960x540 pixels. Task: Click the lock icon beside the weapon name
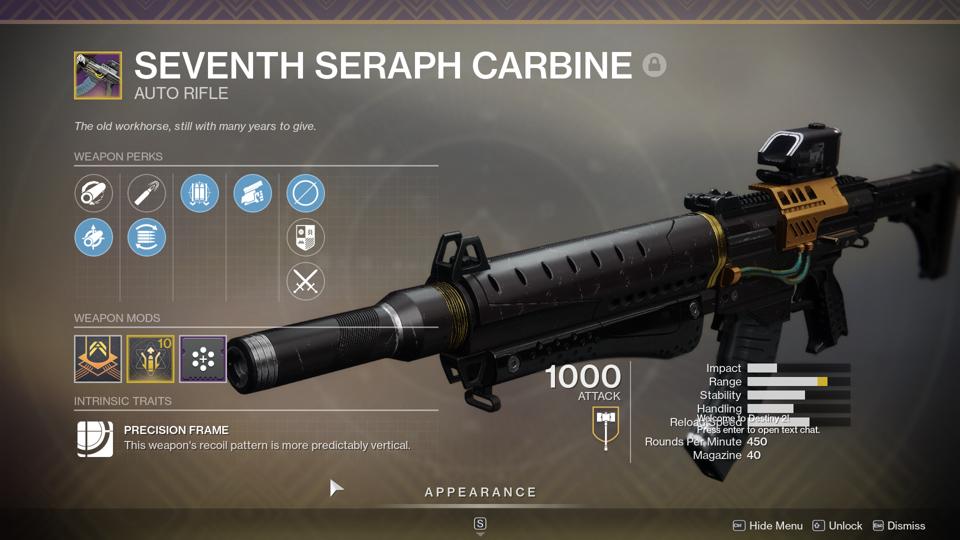coord(654,66)
